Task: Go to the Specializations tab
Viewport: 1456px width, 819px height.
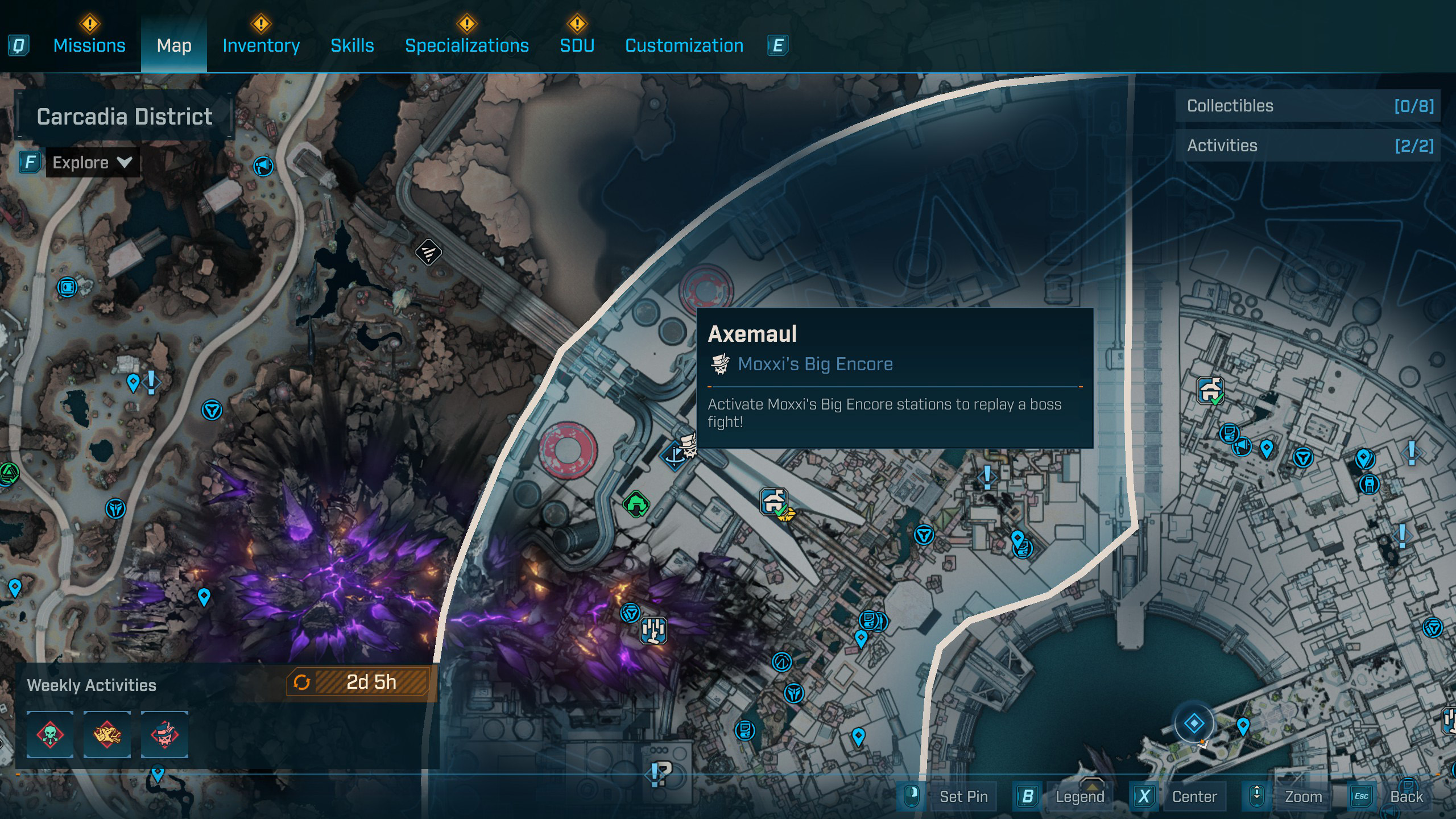Action: (466, 45)
